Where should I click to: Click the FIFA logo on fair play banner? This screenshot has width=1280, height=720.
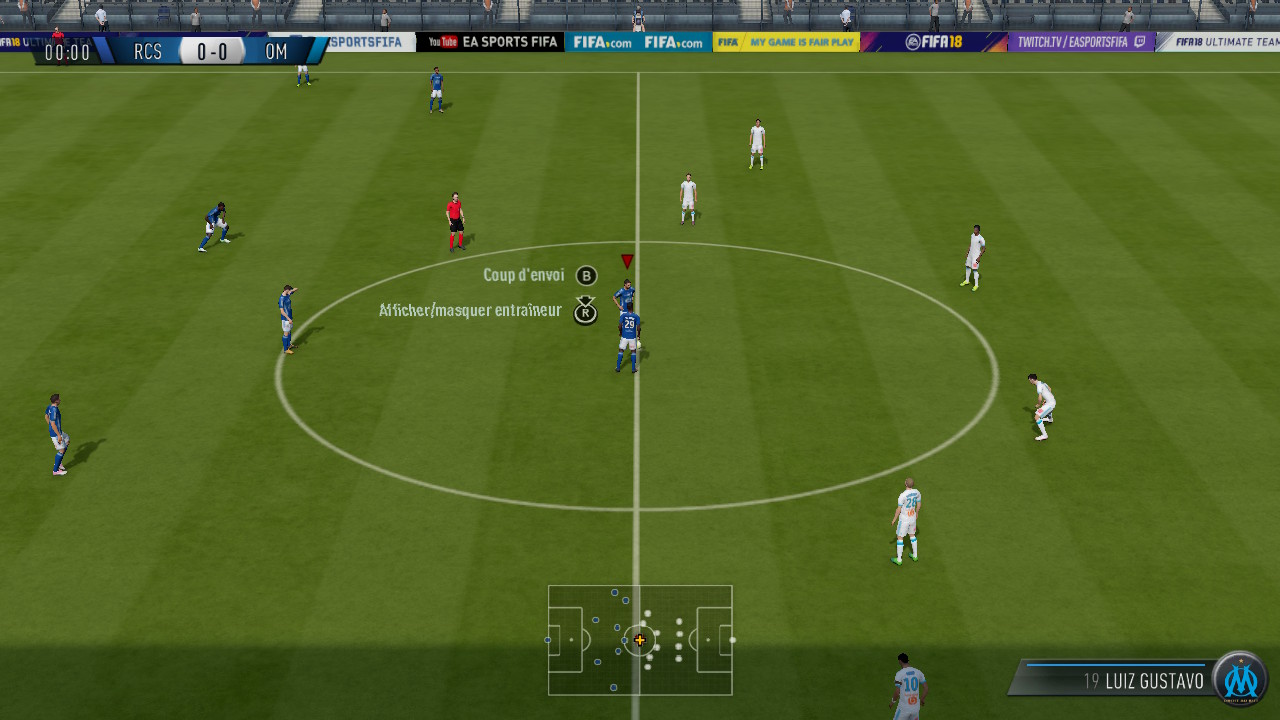pos(728,42)
